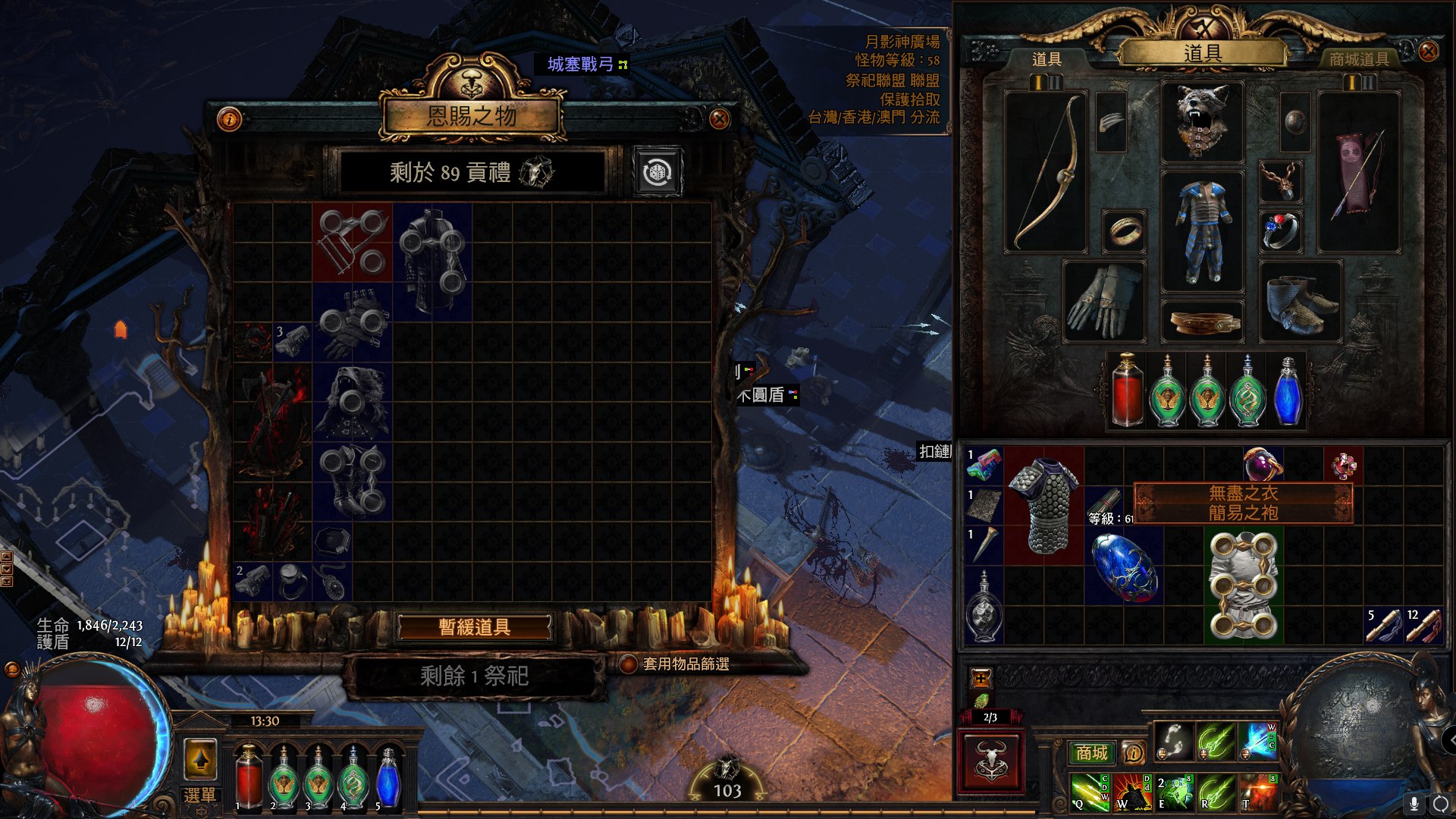
Task: Pick the blue egg item in inventory
Action: pyautogui.click(x=1124, y=566)
